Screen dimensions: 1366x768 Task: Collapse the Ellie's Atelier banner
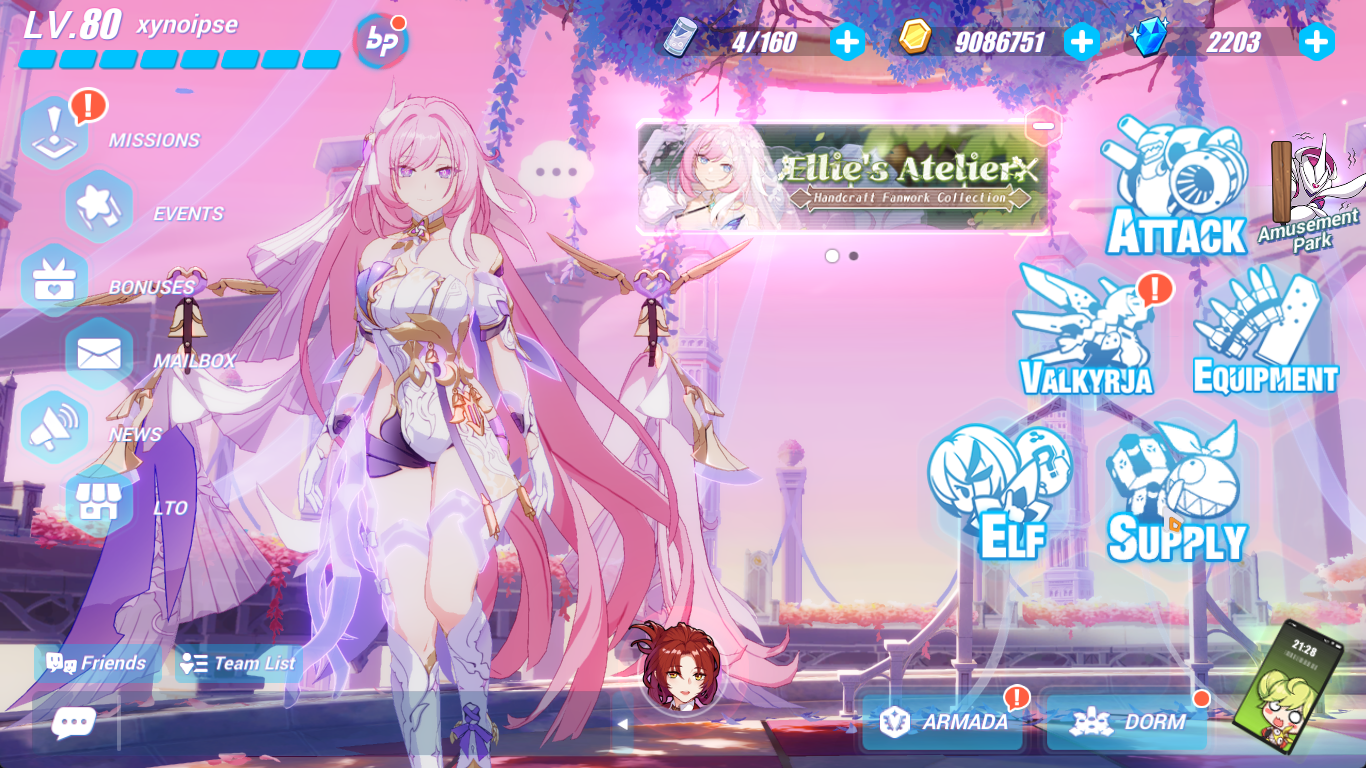click(x=1042, y=125)
